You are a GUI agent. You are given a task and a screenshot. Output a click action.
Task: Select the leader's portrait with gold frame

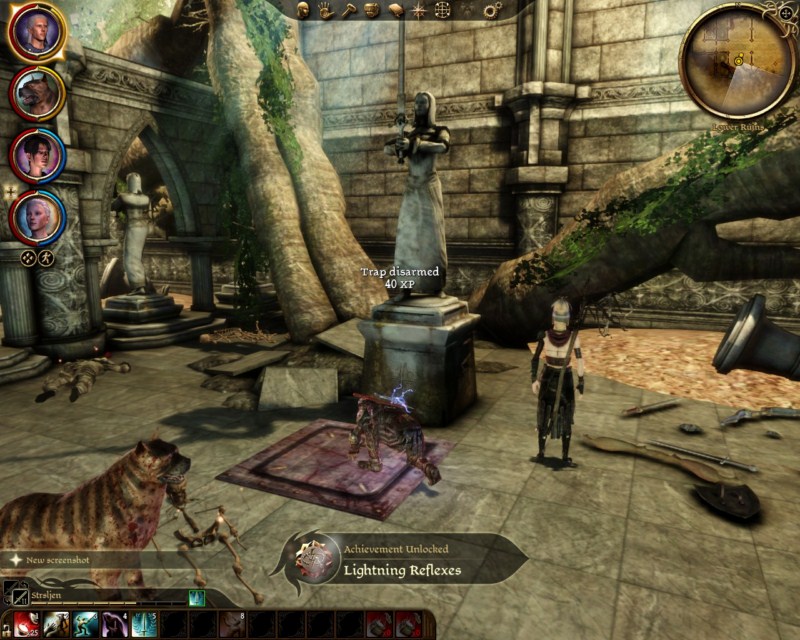tap(37, 32)
